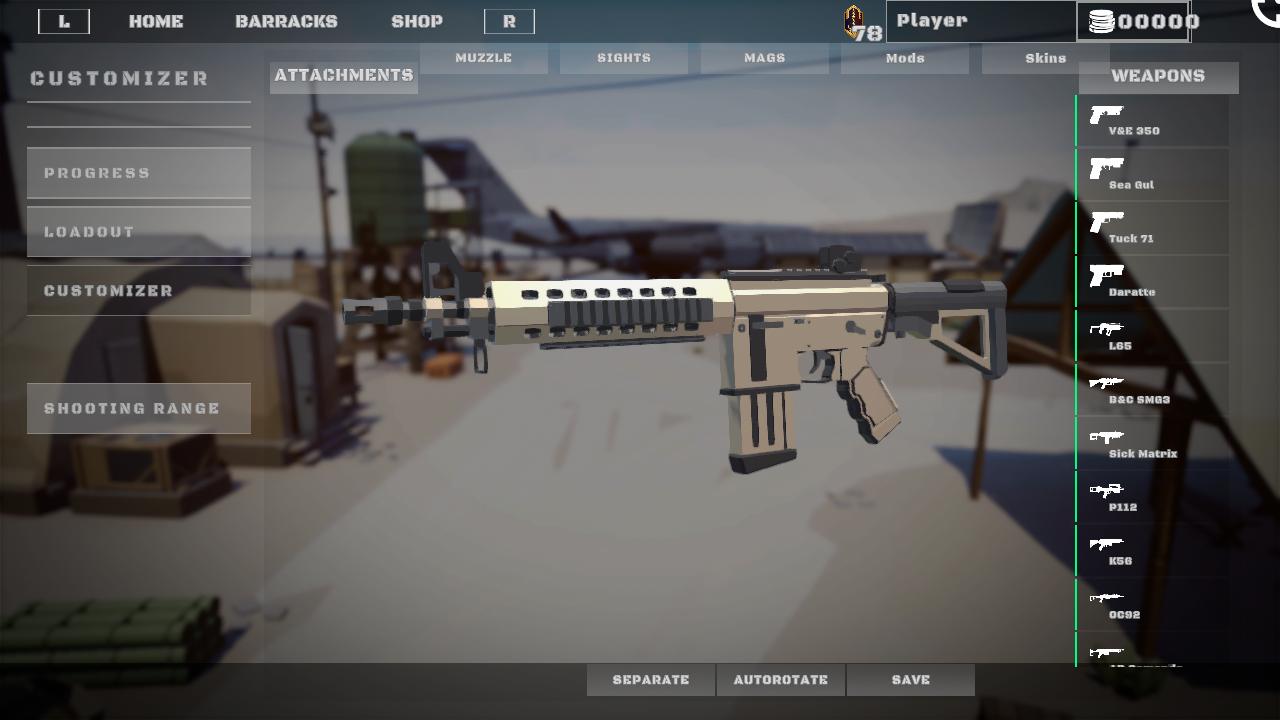This screenshot has height=720, width=1280.
Task: Open the Muzzle attachments category
Action: click(x=484, y=57)
